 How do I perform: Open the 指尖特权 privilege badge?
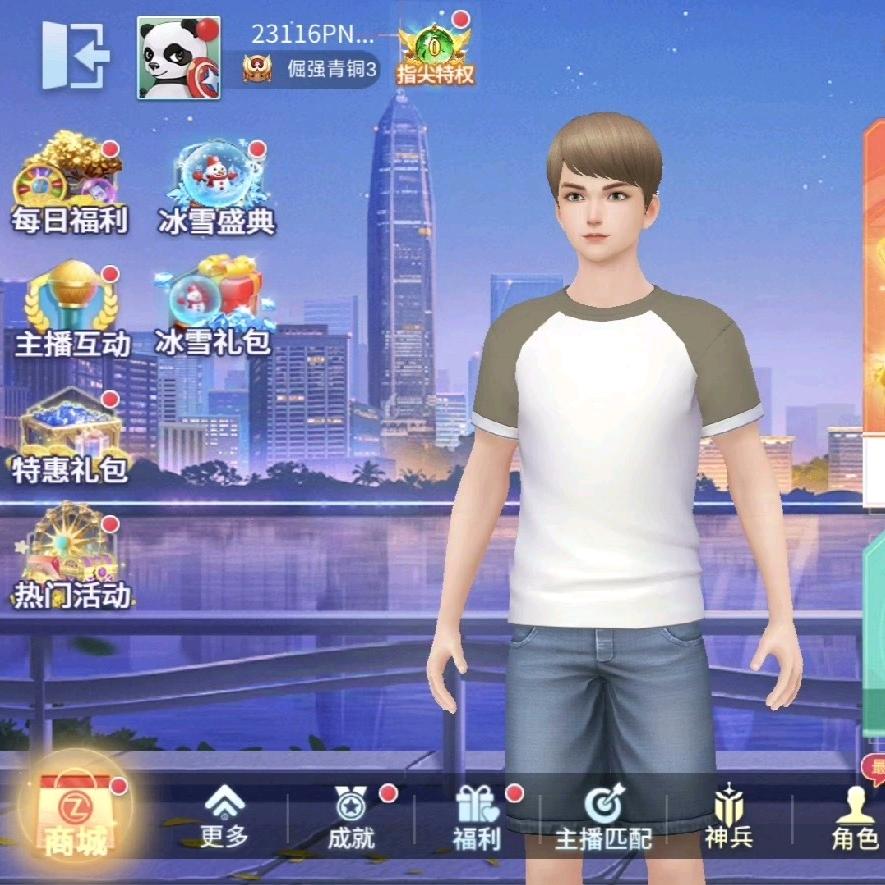point(435,50)
